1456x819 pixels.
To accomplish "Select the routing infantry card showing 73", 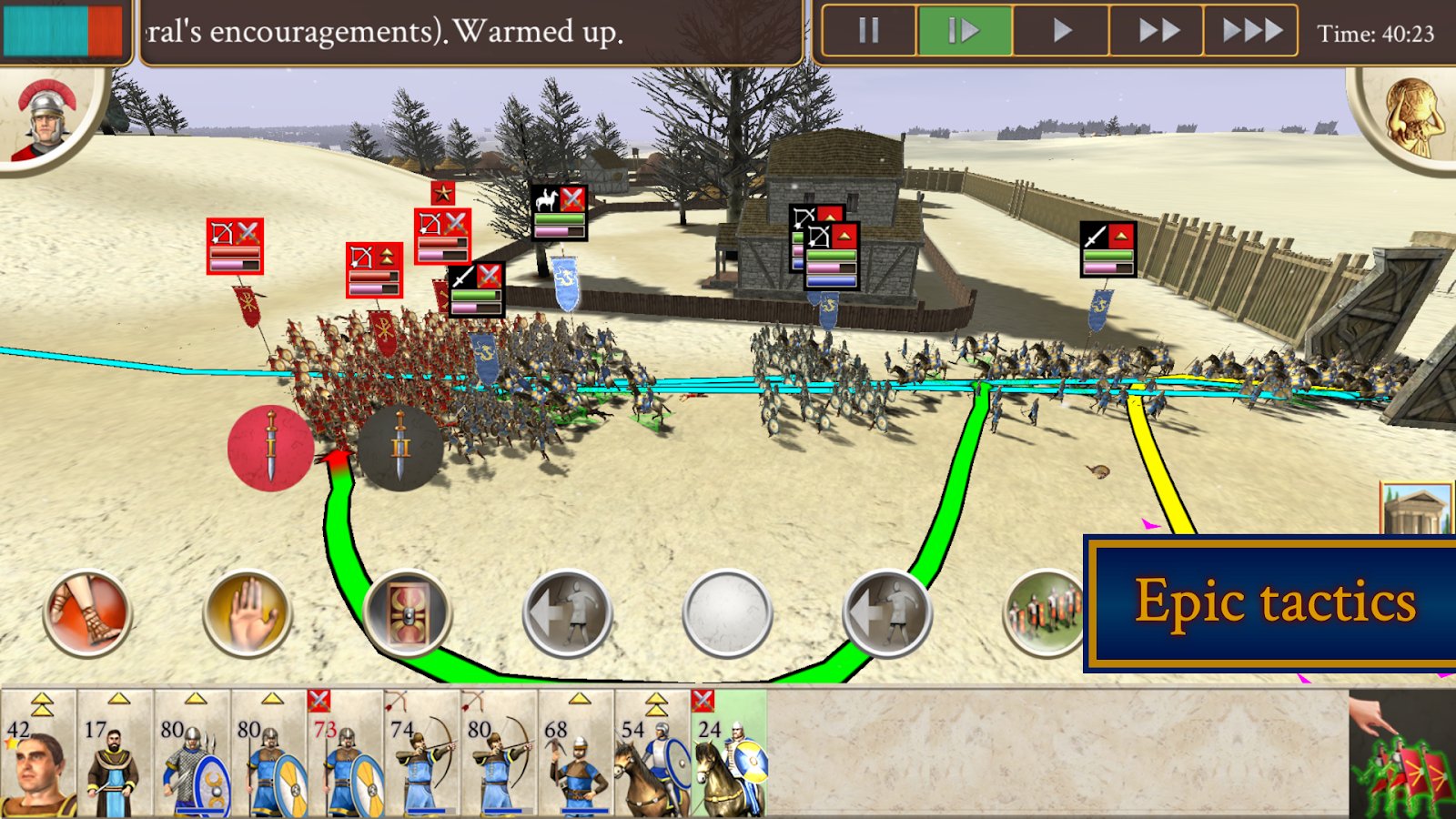I will click(345, 755).
